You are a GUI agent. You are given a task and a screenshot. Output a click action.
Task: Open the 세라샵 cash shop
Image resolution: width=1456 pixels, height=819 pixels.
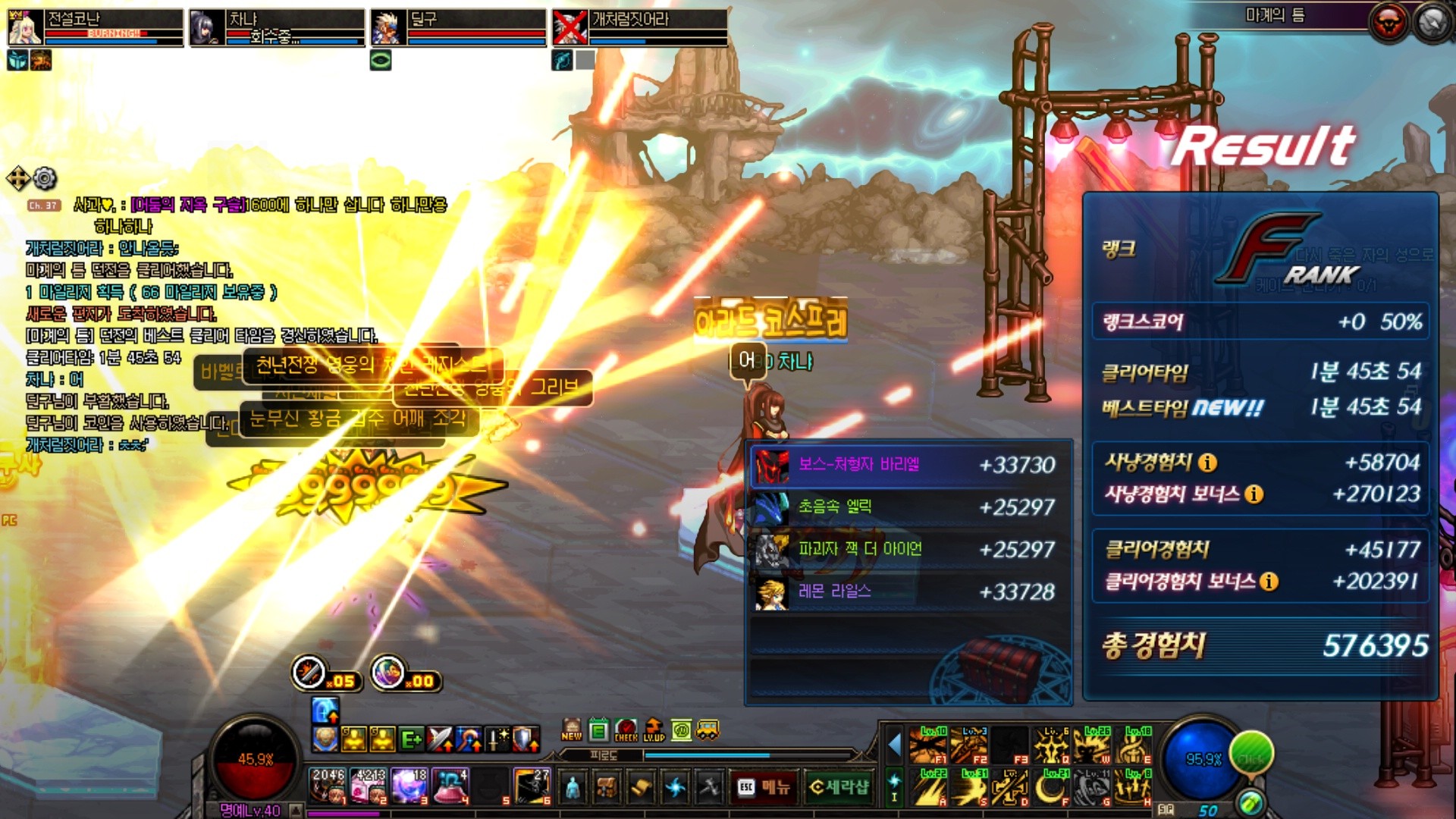pyautogui.click(x=839, y=787)
